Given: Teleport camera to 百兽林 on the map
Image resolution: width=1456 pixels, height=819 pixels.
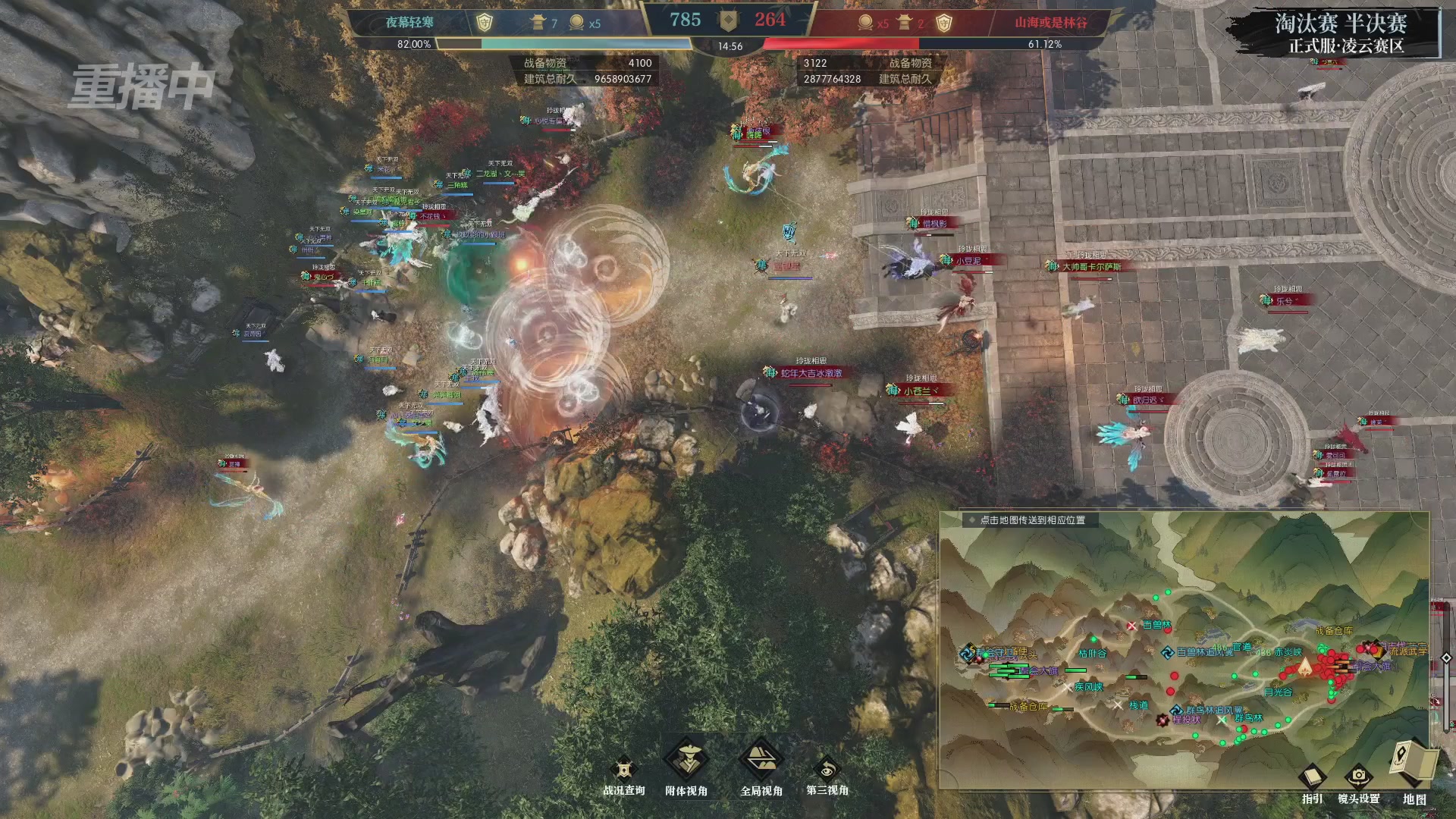Looking at the screenshot, I should click(1156, 625).
